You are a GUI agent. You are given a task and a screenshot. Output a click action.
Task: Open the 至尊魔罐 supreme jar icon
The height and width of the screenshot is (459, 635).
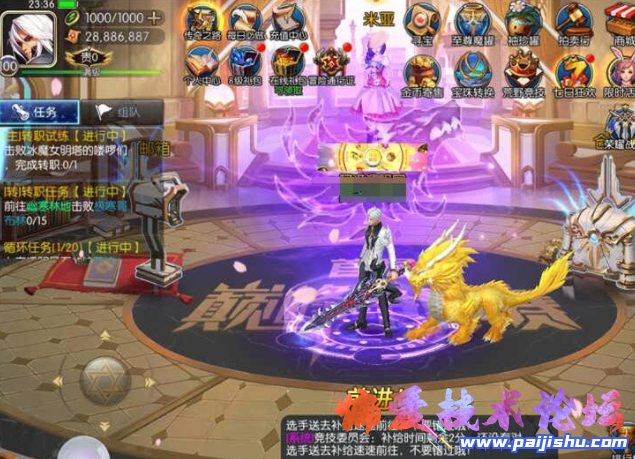[x=471, y=20]
